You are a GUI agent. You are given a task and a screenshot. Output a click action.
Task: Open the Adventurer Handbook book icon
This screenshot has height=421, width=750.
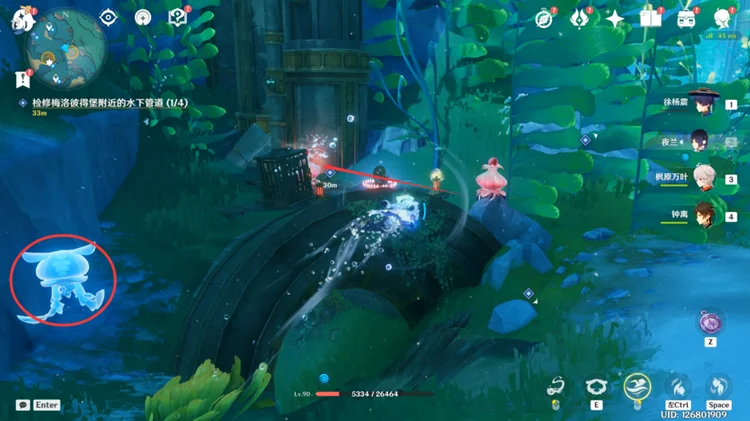[x=651, y=18]
